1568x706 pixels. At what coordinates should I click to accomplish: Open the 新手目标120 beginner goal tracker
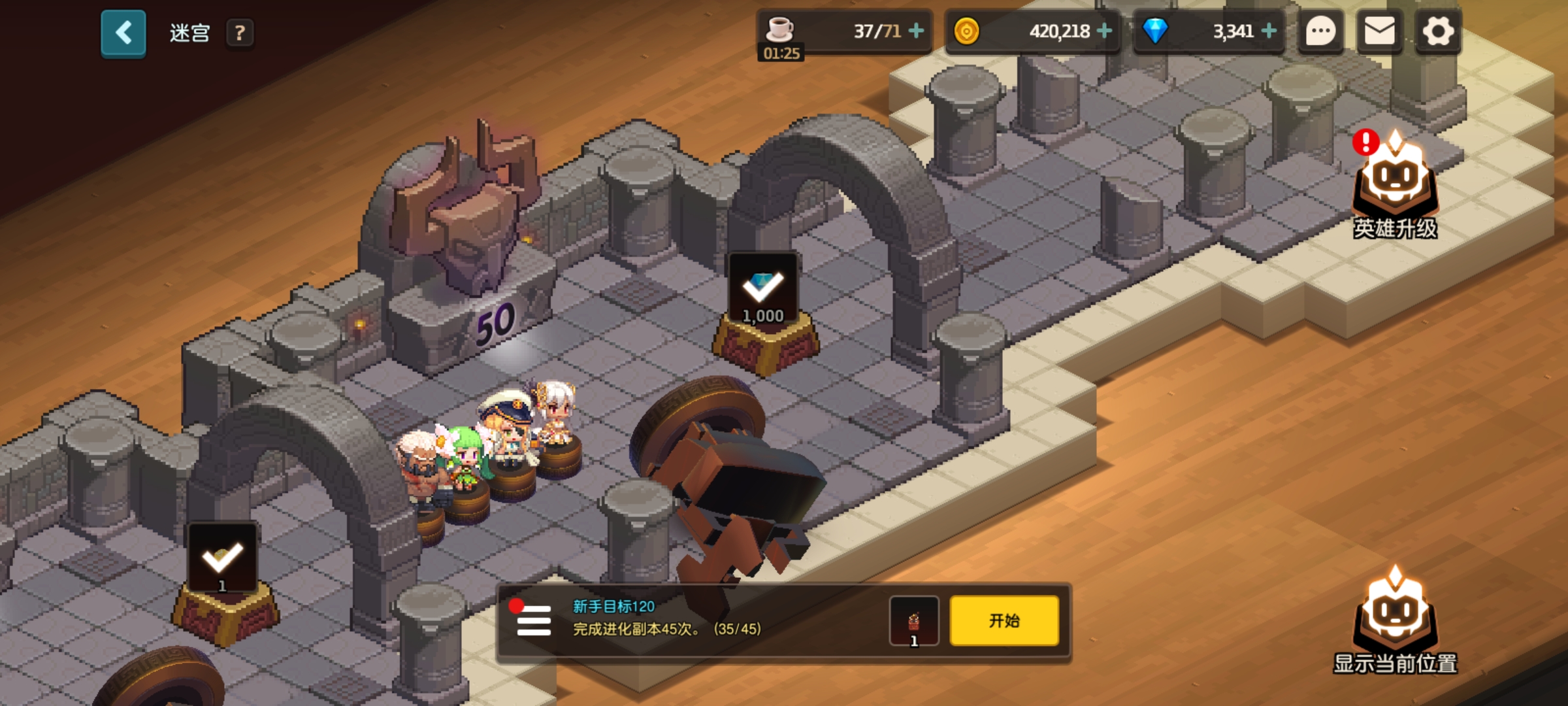pyautogui.click(x=666, y=618)
